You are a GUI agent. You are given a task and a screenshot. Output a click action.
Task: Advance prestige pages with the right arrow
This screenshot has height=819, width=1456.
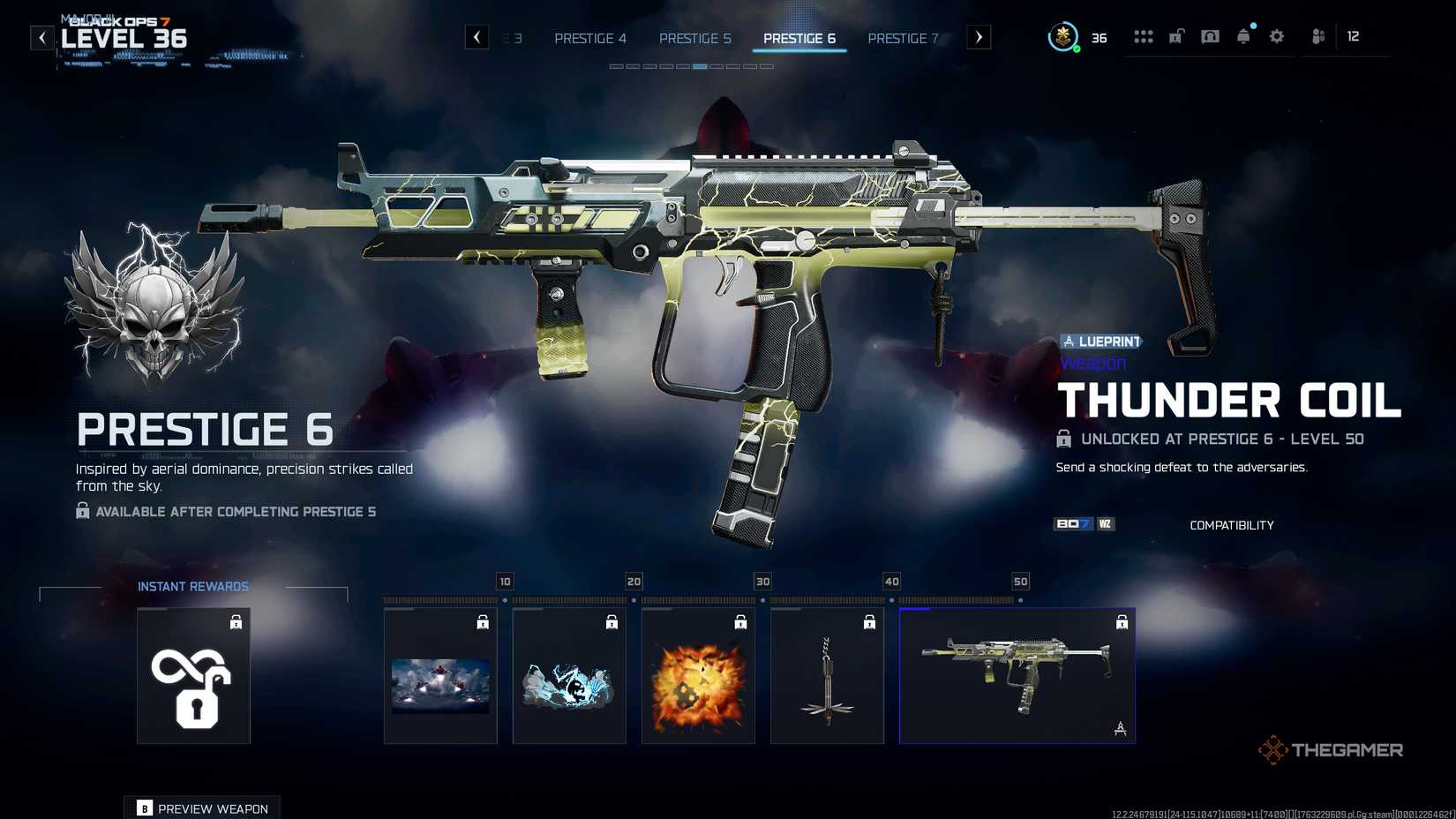coord(978,37)
